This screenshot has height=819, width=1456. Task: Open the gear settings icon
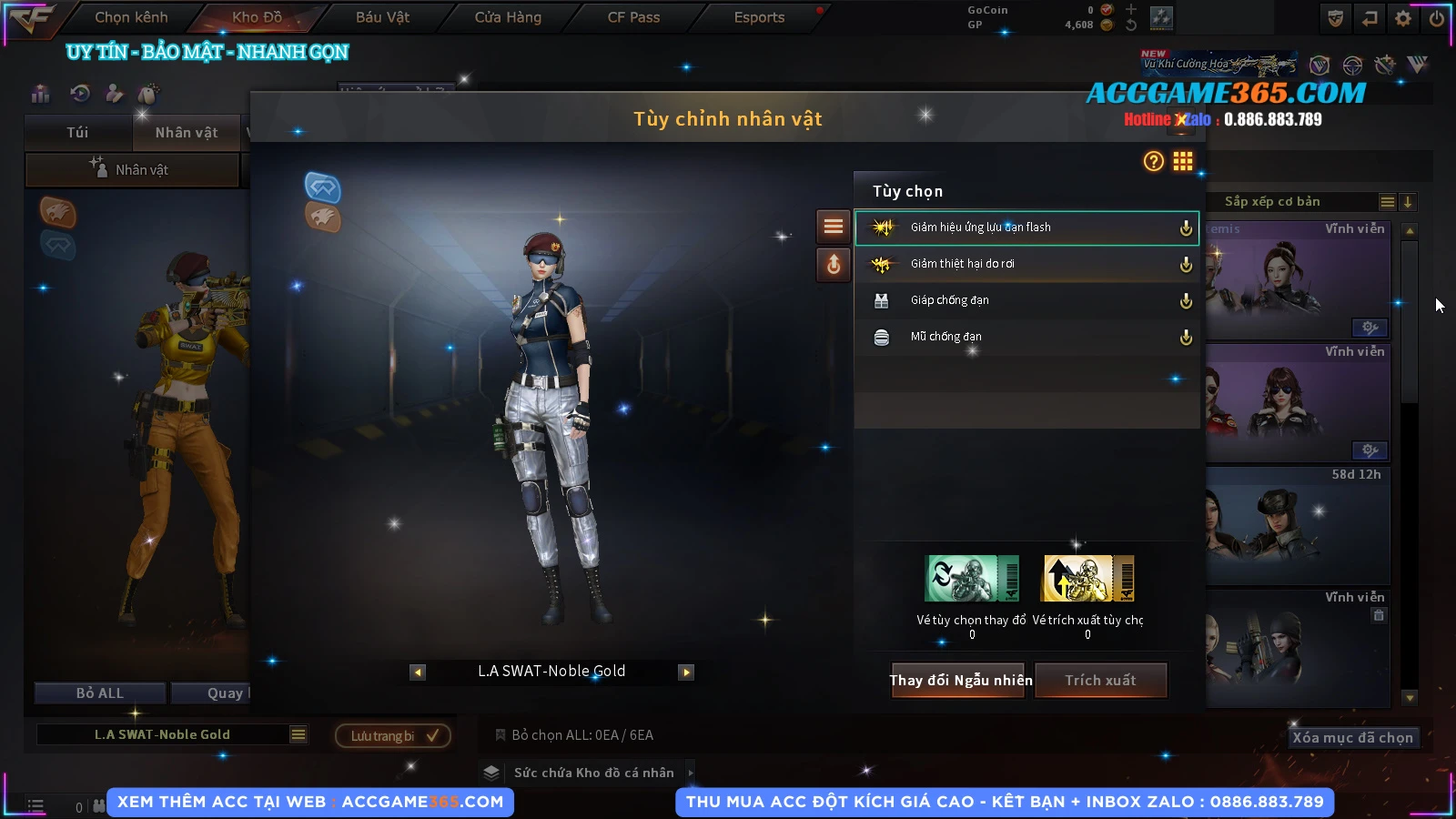(x=1403, y=18)
